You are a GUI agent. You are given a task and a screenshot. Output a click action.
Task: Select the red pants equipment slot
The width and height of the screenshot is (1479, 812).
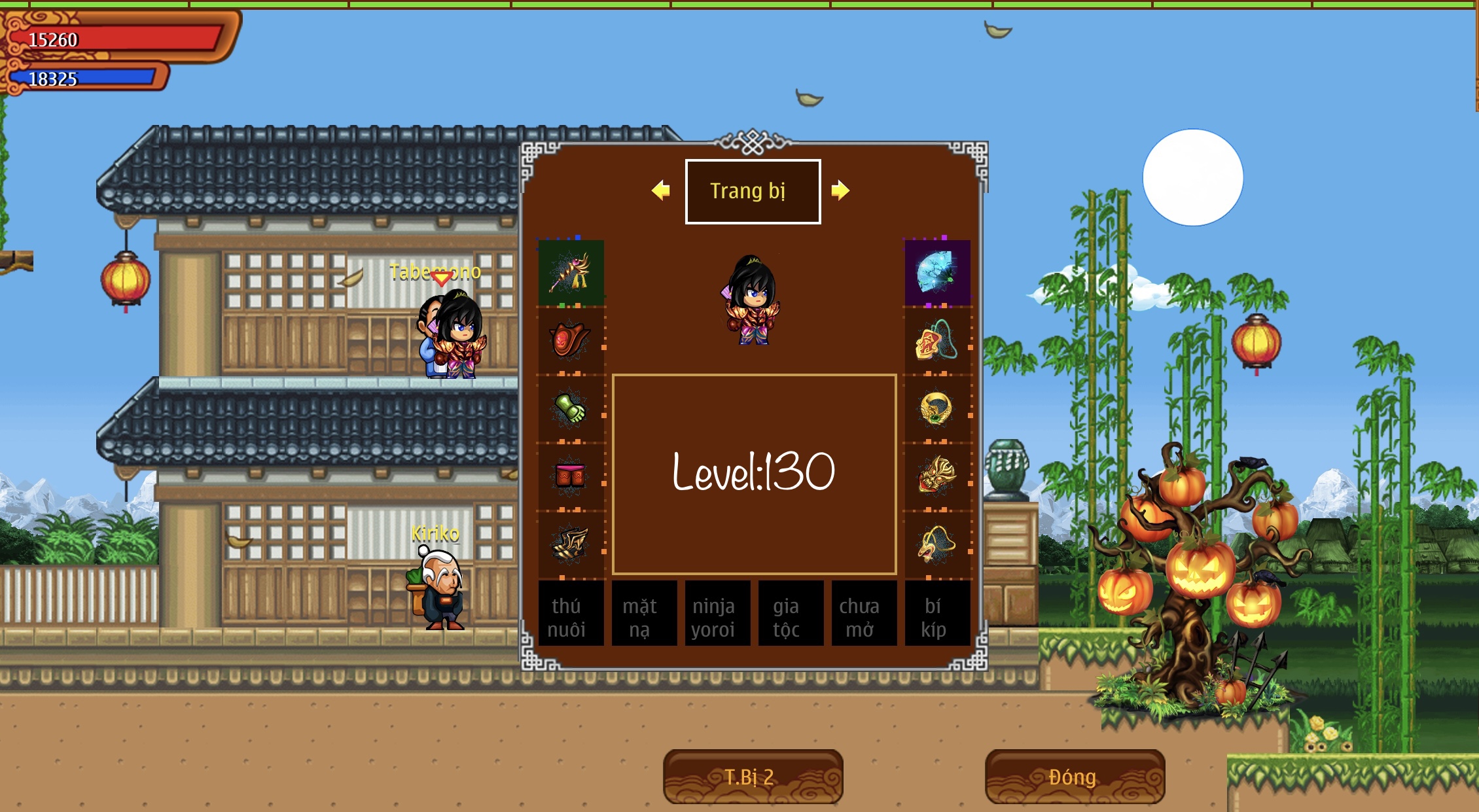click(x=570, y=476)
